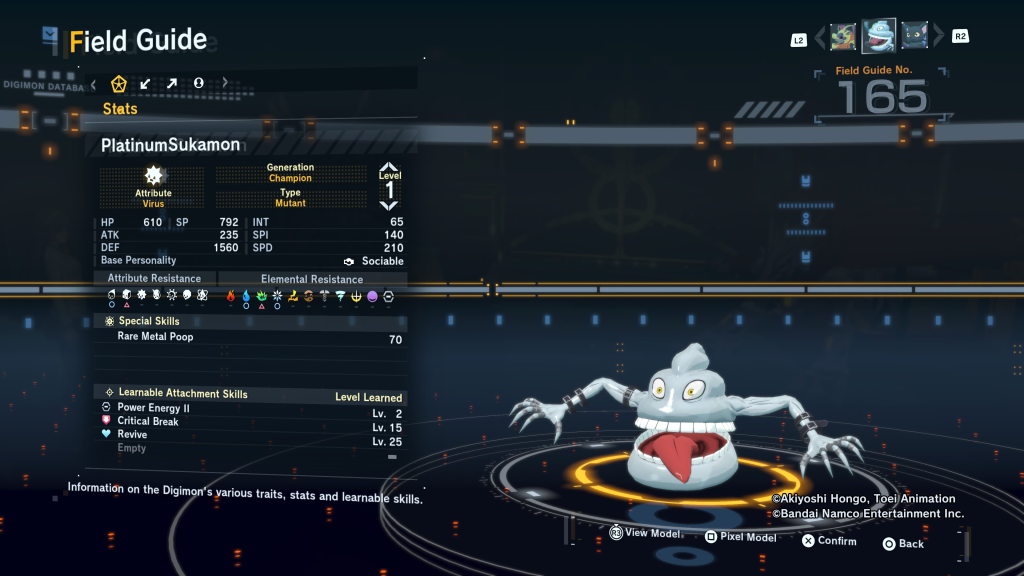Select the previous Digimon thumbnail
The width and height of the screenshot is (1024, 576).
click(x=843, y=37)
